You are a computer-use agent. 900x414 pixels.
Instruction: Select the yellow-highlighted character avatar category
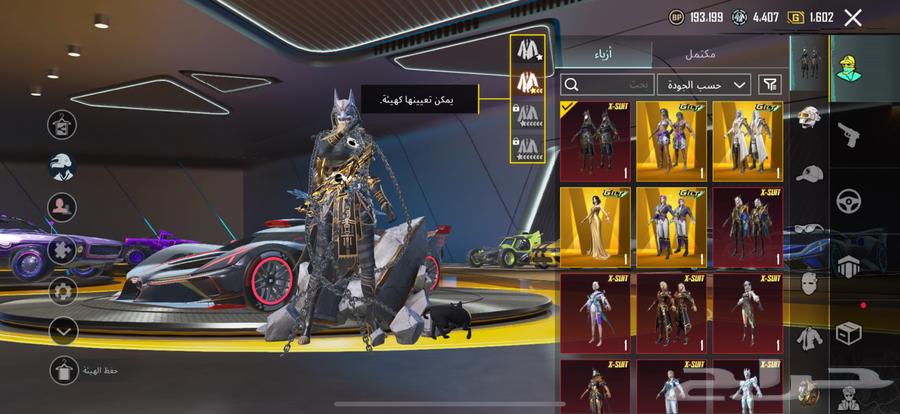point(850,67)
